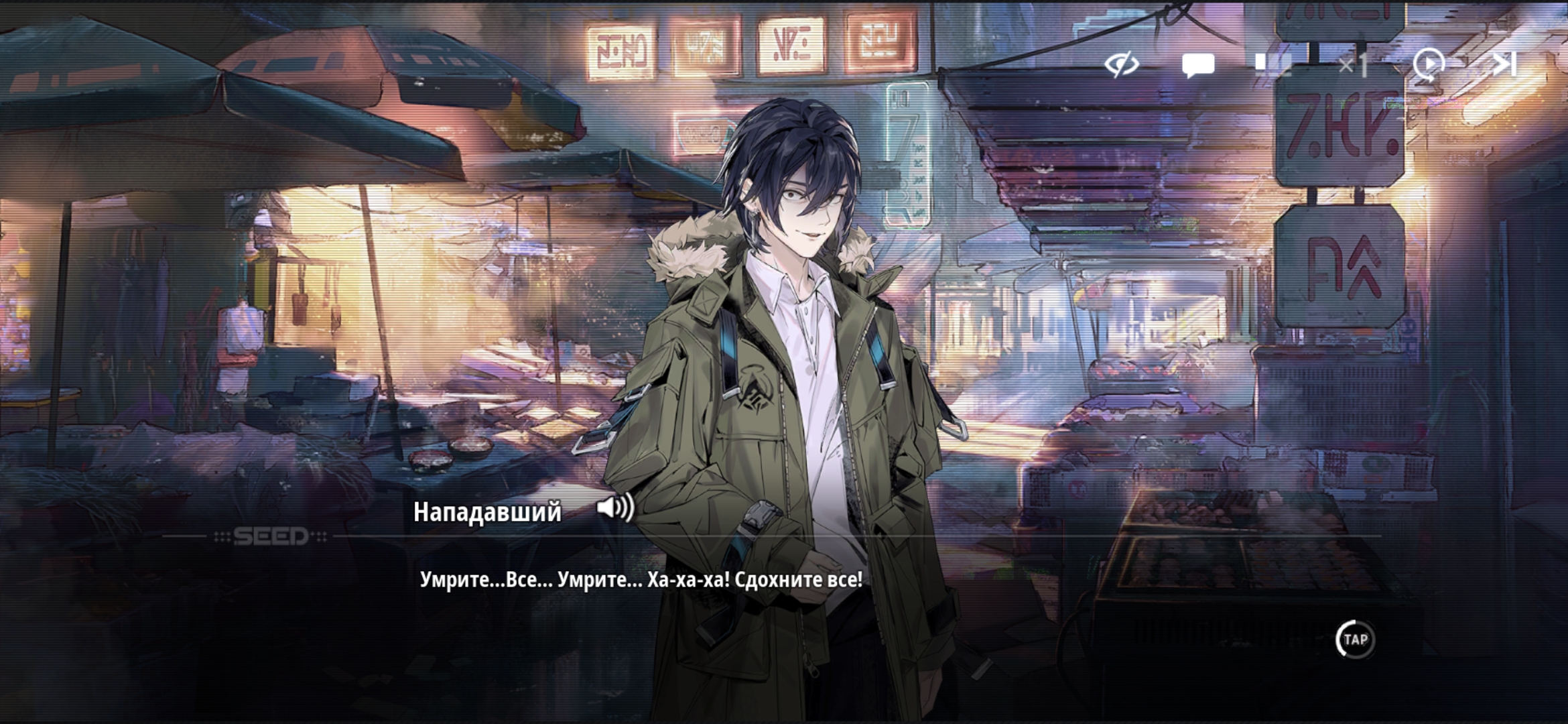
Task: Tap the TAP button to continue dialogue
Action: coord(1355,640)
